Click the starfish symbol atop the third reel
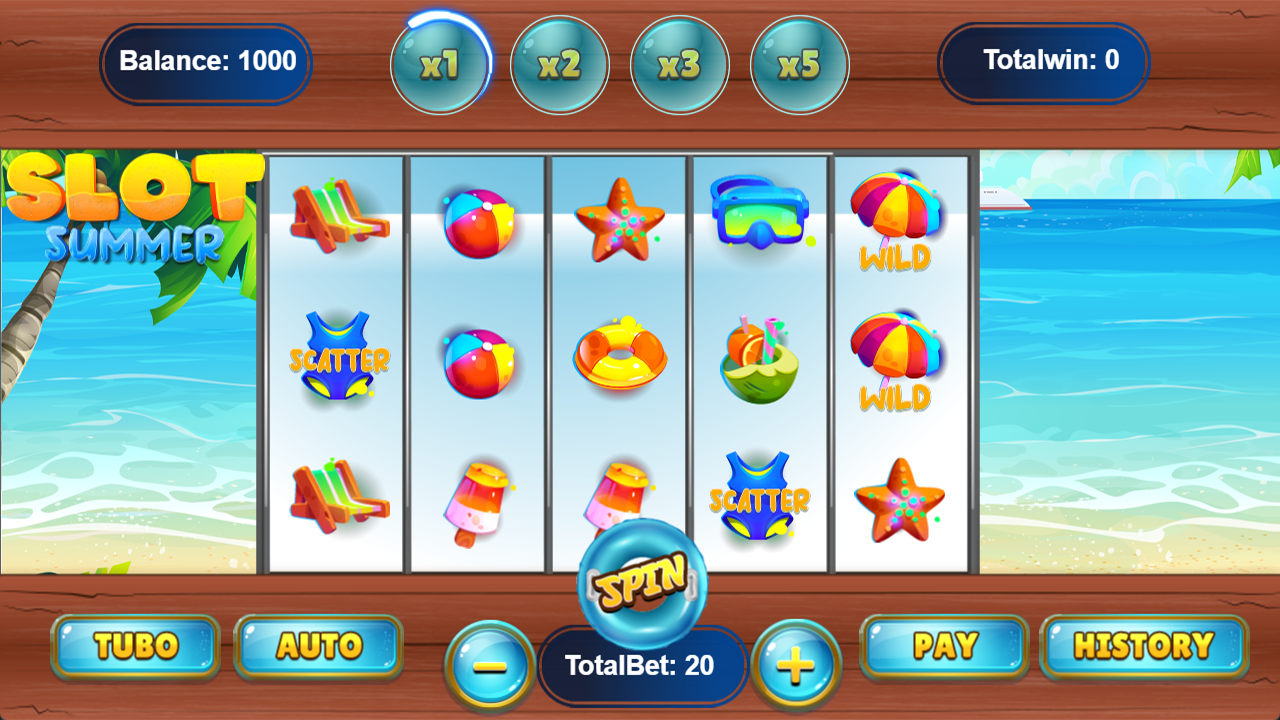1280x720 pixels. (x=619, y=215)
